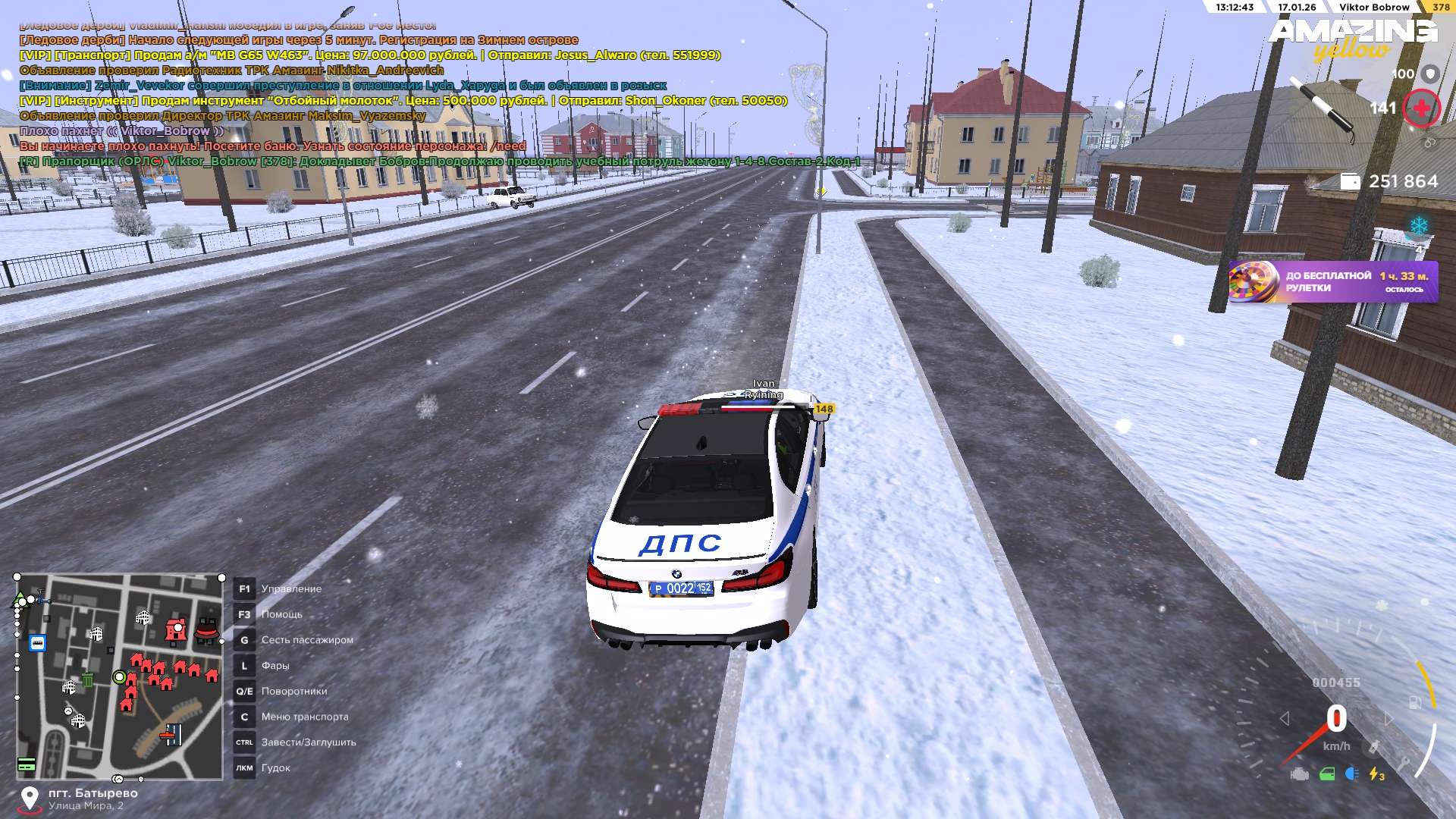Click the blue snowflake event icon
Screen dimensions: 1456x819
pyautogui.click(x=1418, y=226)
